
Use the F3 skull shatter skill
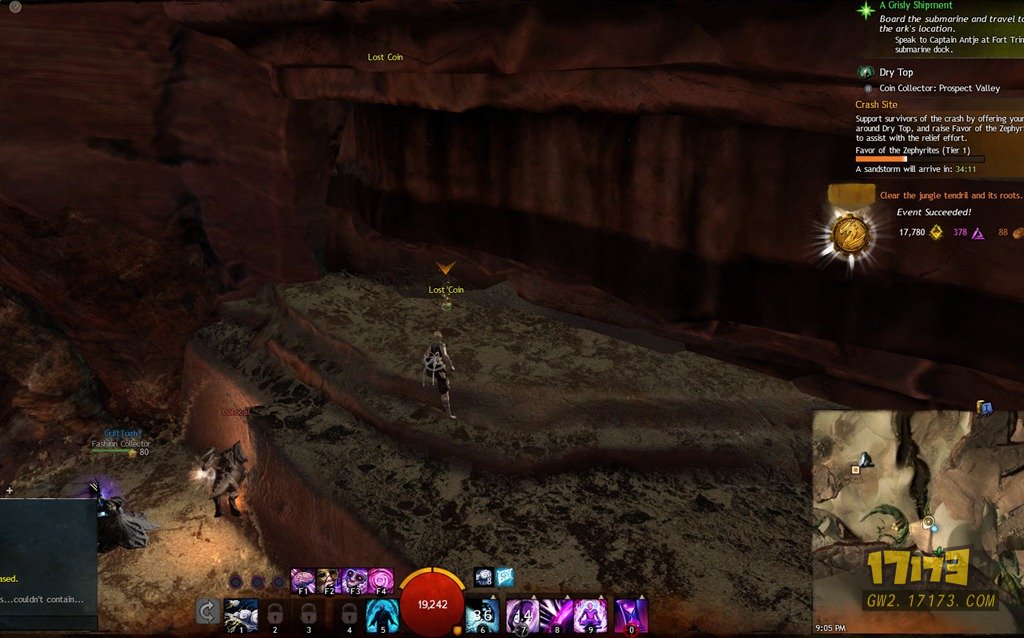coord(354,580)
